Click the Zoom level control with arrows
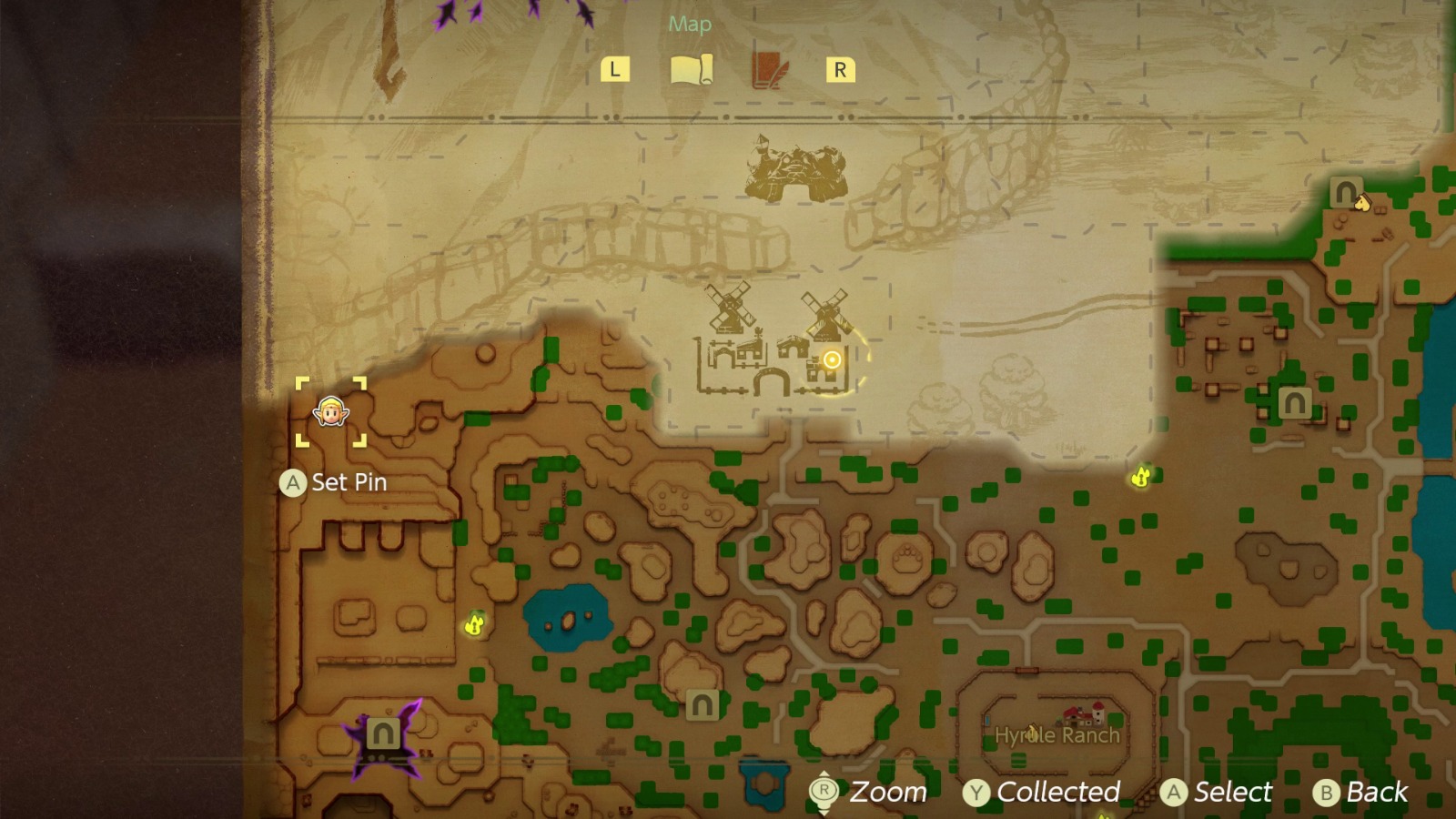The width and height of the screenshot is (1456, 819). (x=824, y=792)
